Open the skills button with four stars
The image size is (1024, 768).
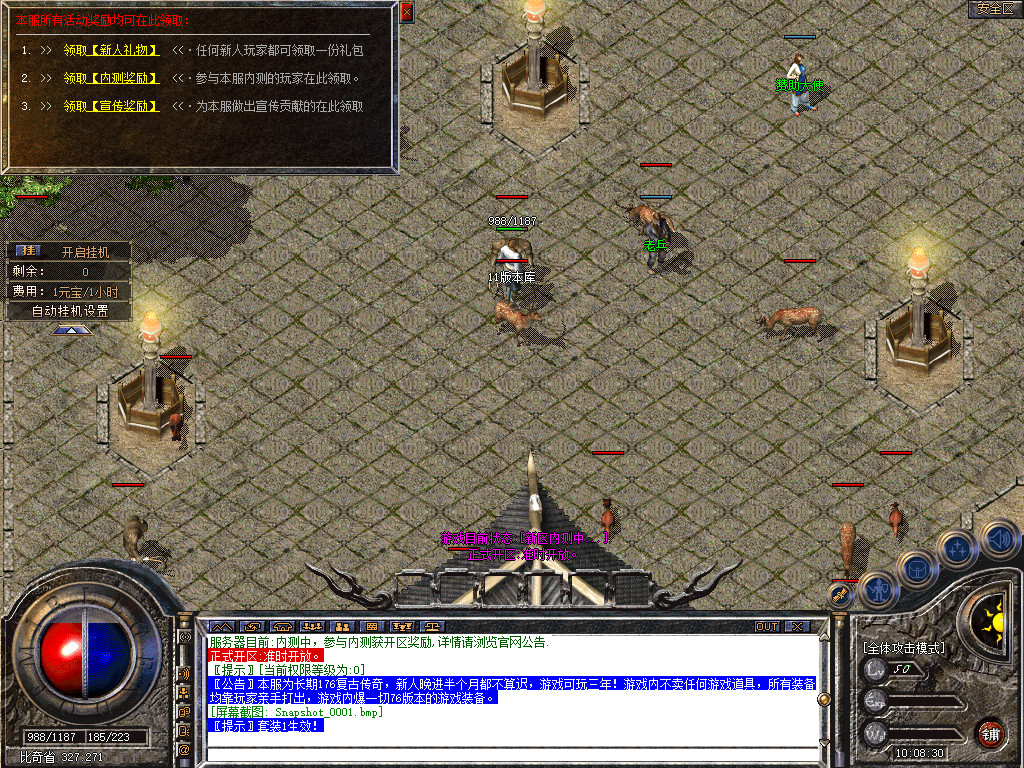(958, 548)
